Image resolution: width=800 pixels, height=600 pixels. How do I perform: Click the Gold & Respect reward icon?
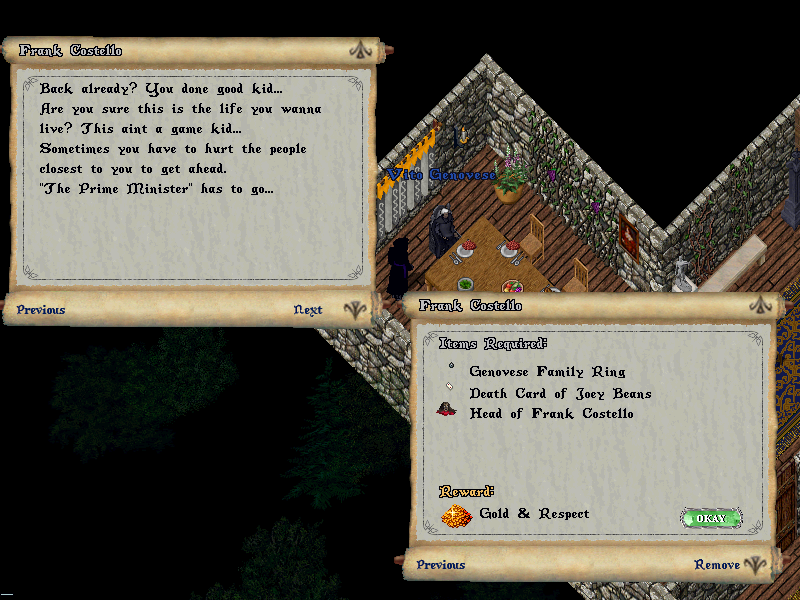click(456, 516)
